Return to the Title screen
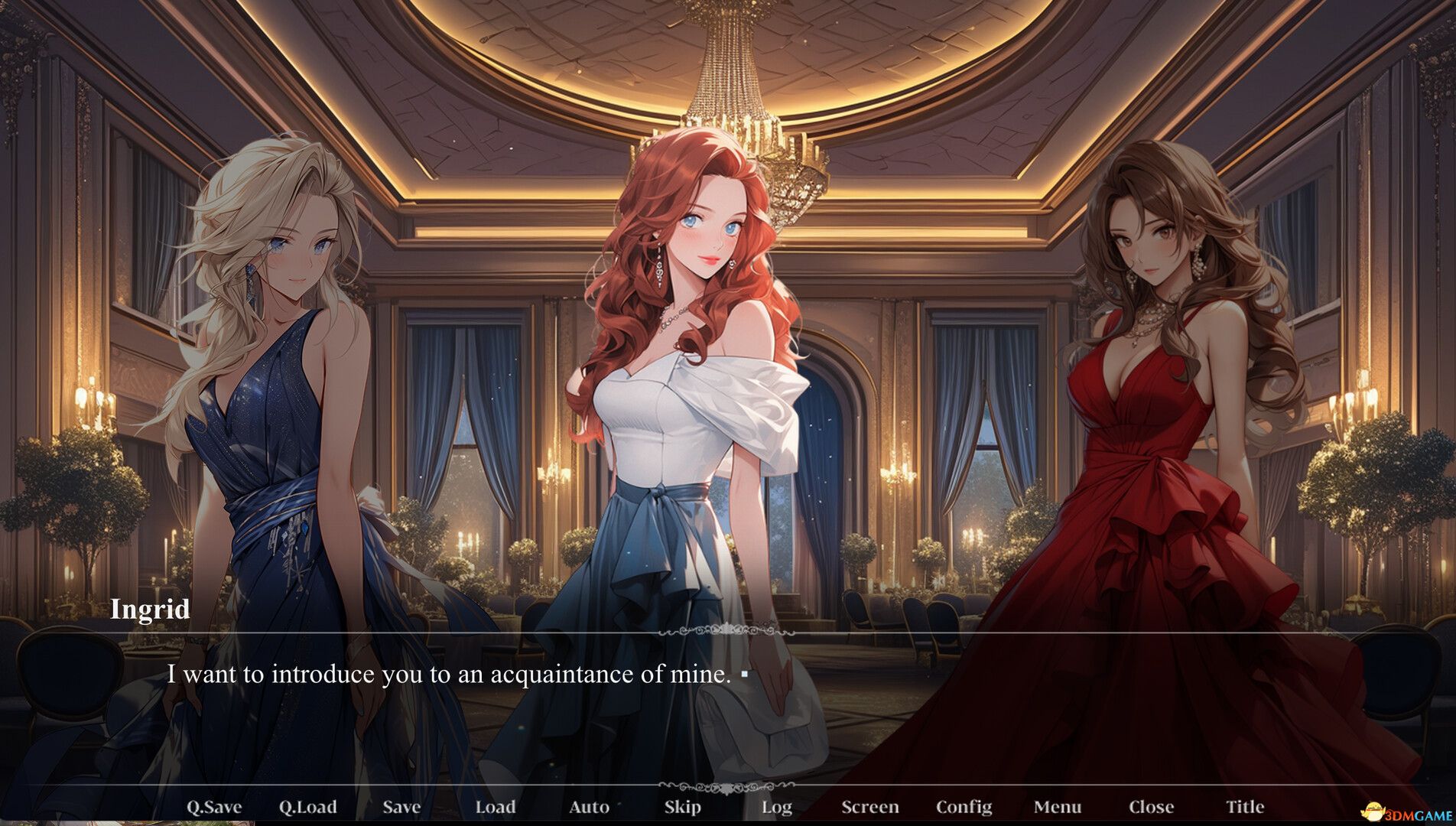The image size is (1456, 826). 1246,806
